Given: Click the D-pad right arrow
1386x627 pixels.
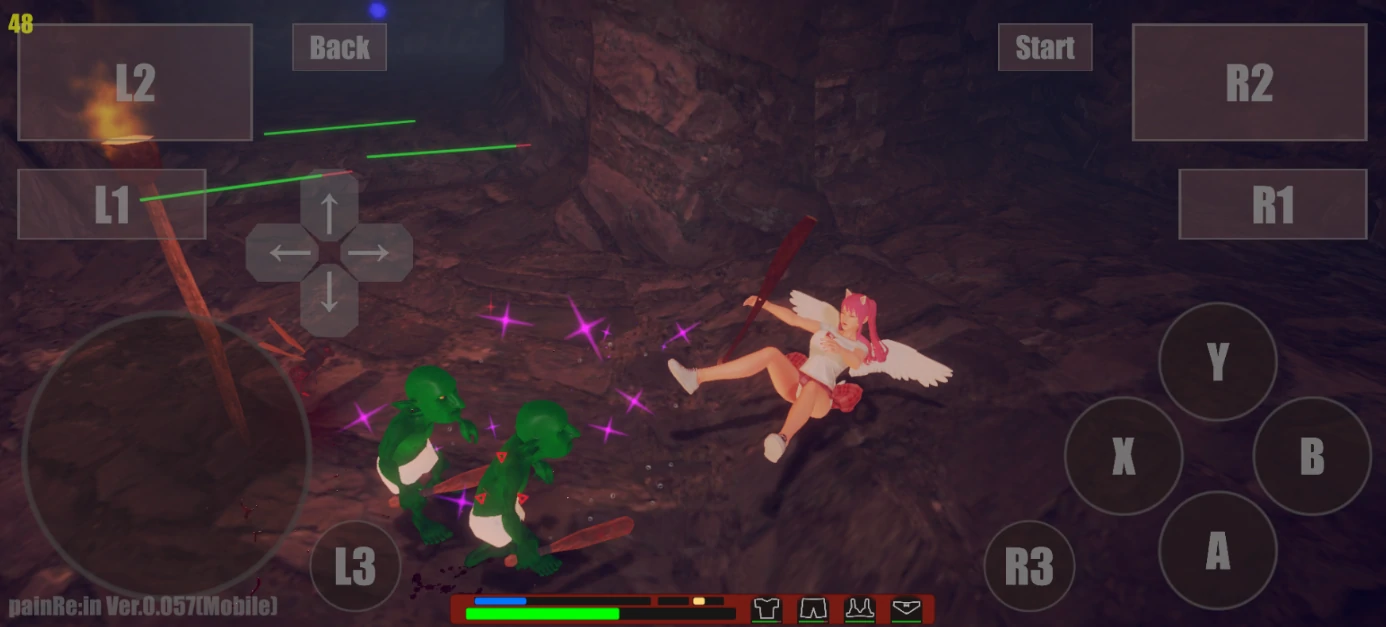Looking at the screenshot, I should [x=375, y=253].
